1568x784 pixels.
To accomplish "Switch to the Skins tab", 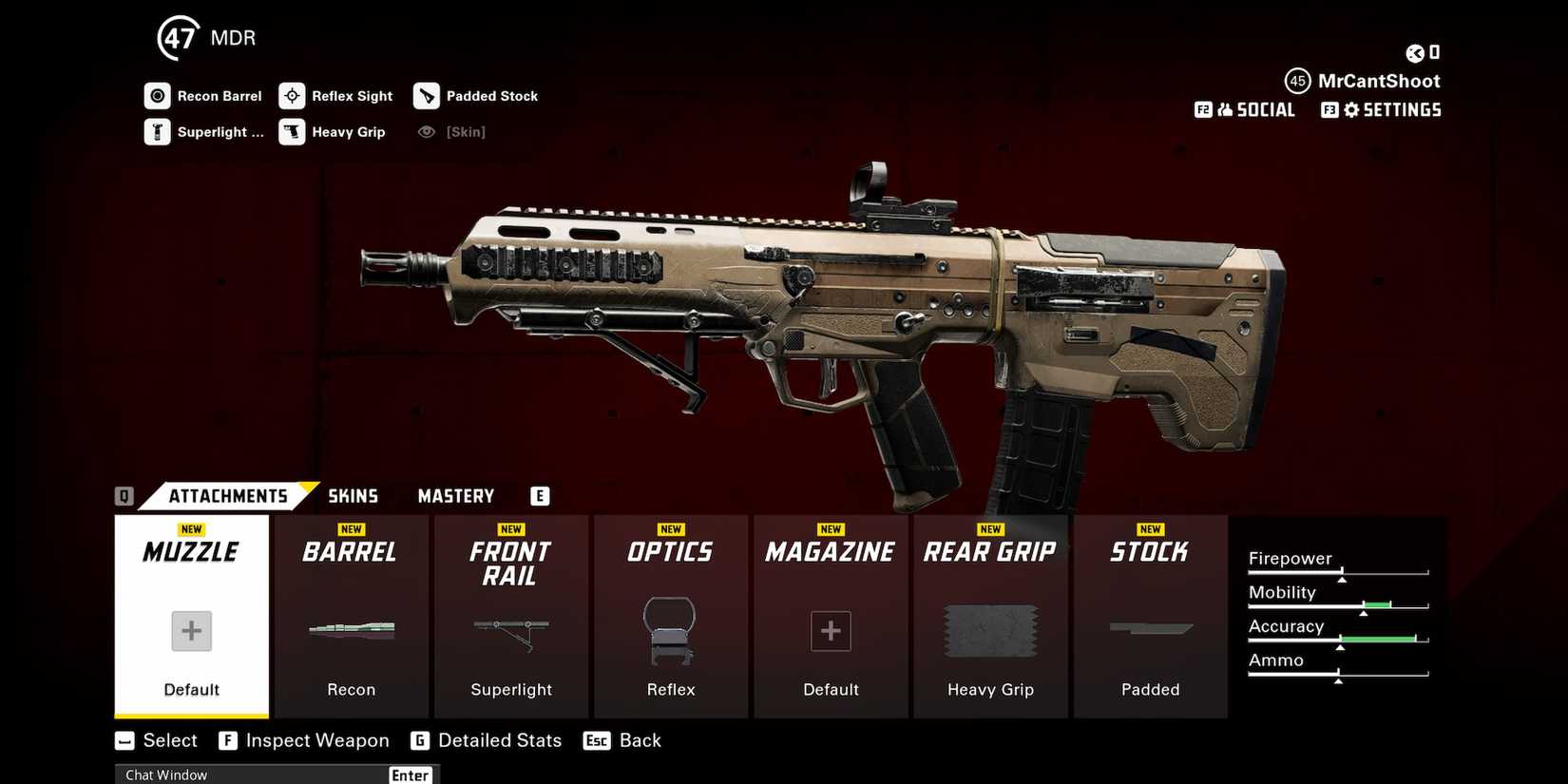I will [353, 495].
